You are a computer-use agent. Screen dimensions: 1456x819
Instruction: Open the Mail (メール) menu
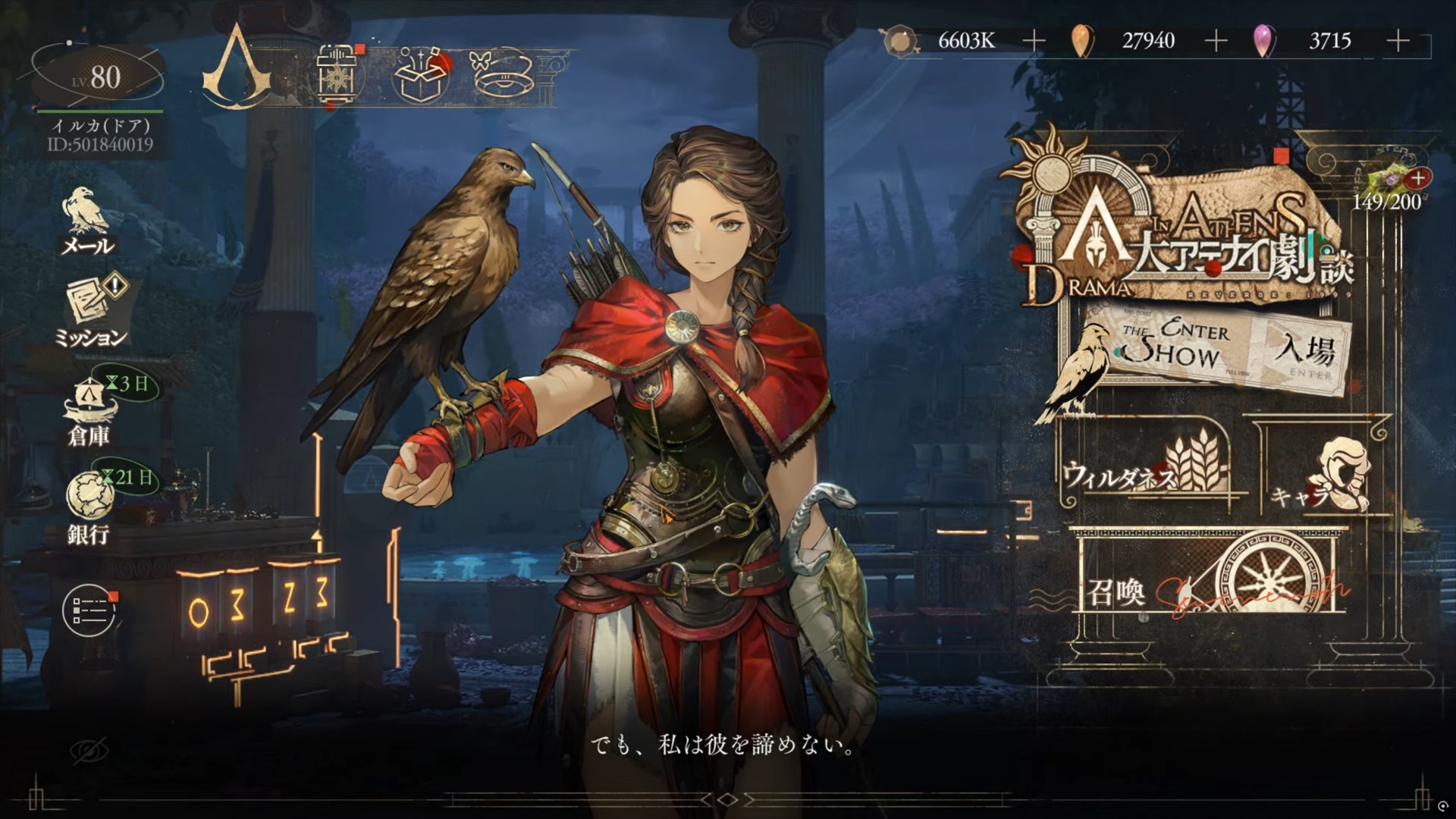87,221
